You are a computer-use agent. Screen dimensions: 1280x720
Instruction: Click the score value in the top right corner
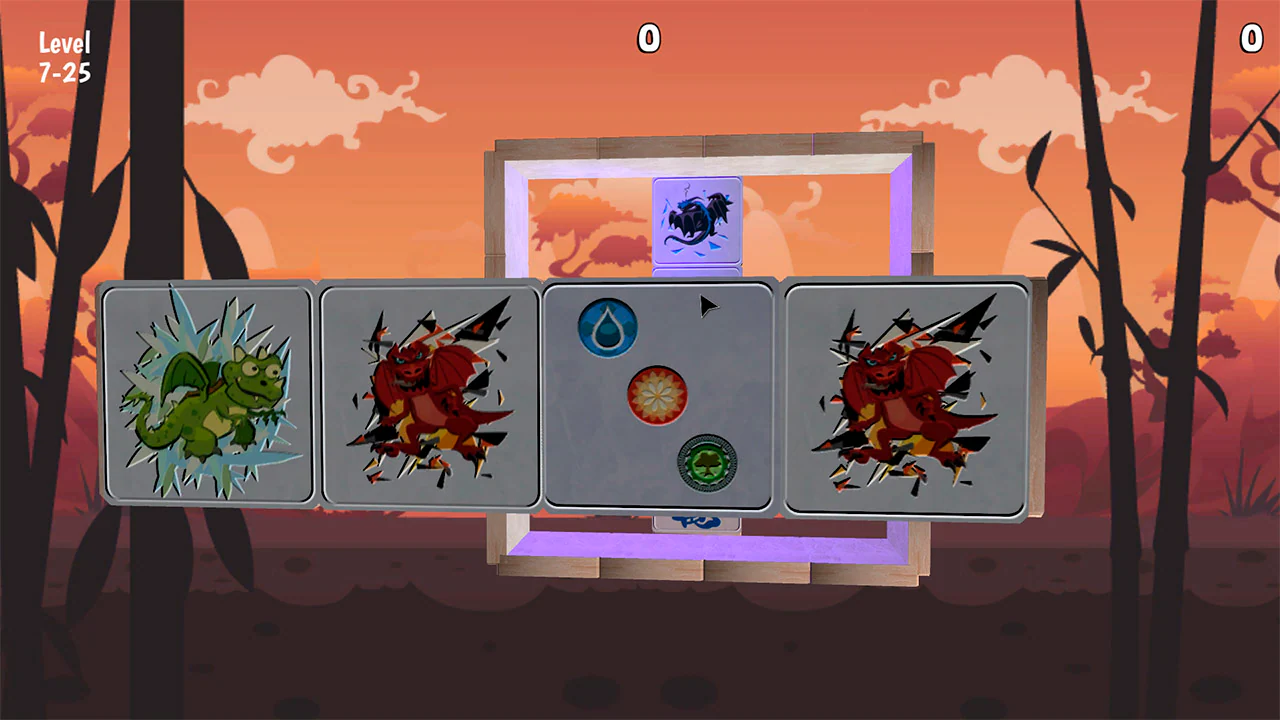(x=1253, y=40)
